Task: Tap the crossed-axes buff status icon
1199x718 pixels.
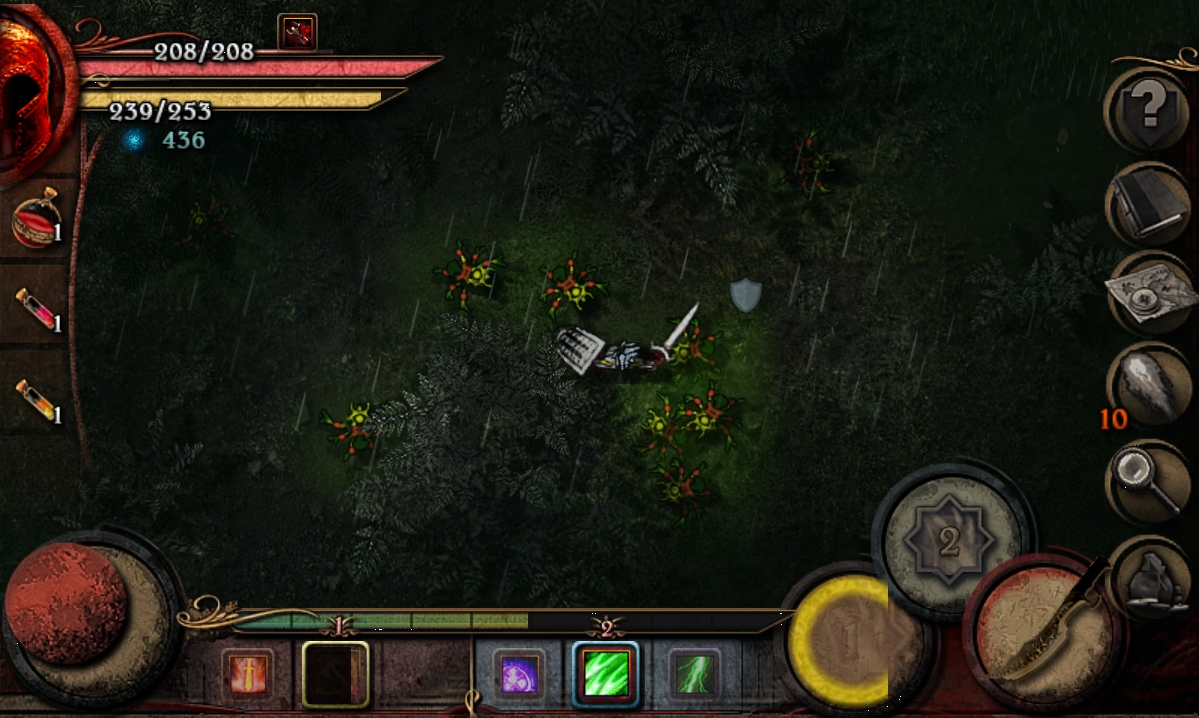Action: pos(297,32)
